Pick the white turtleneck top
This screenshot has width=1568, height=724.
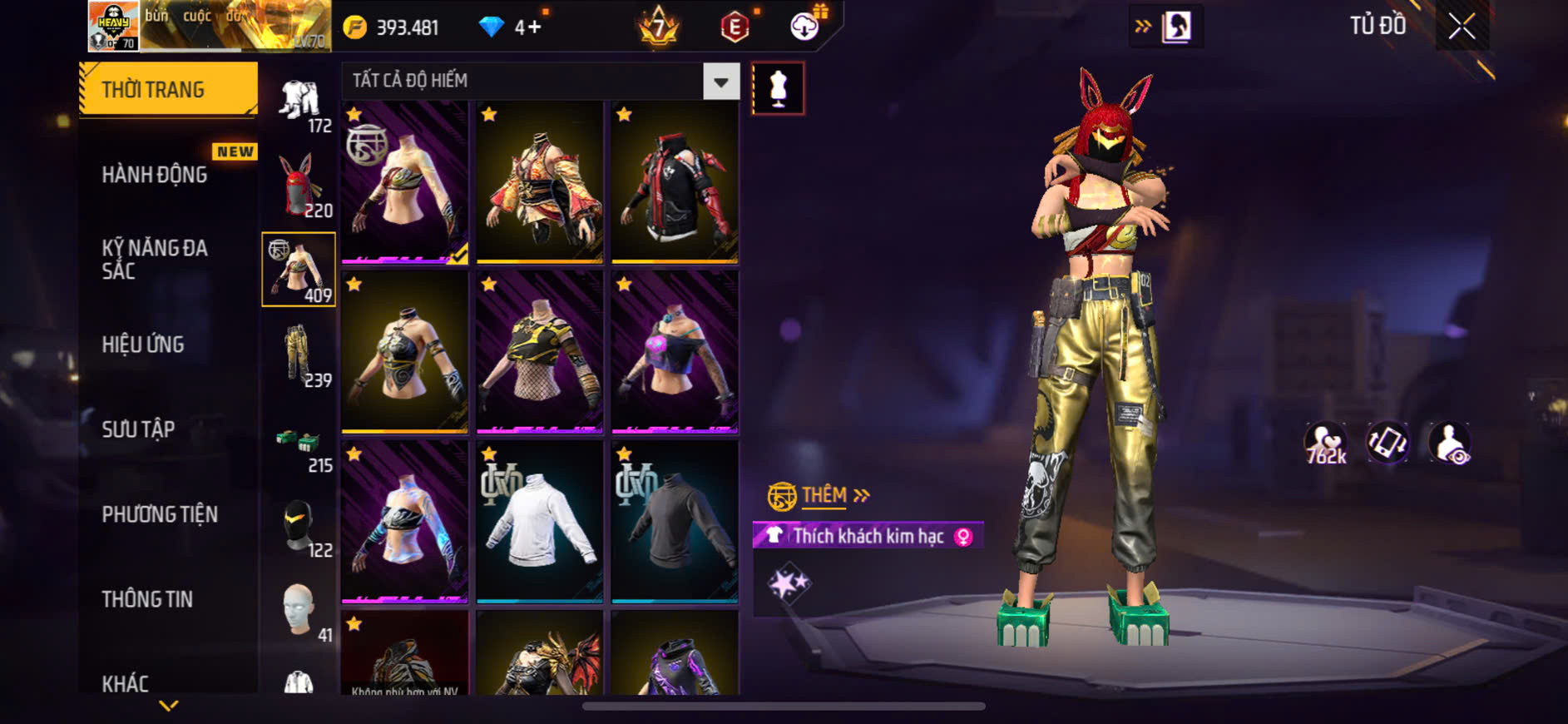point(539,521)
